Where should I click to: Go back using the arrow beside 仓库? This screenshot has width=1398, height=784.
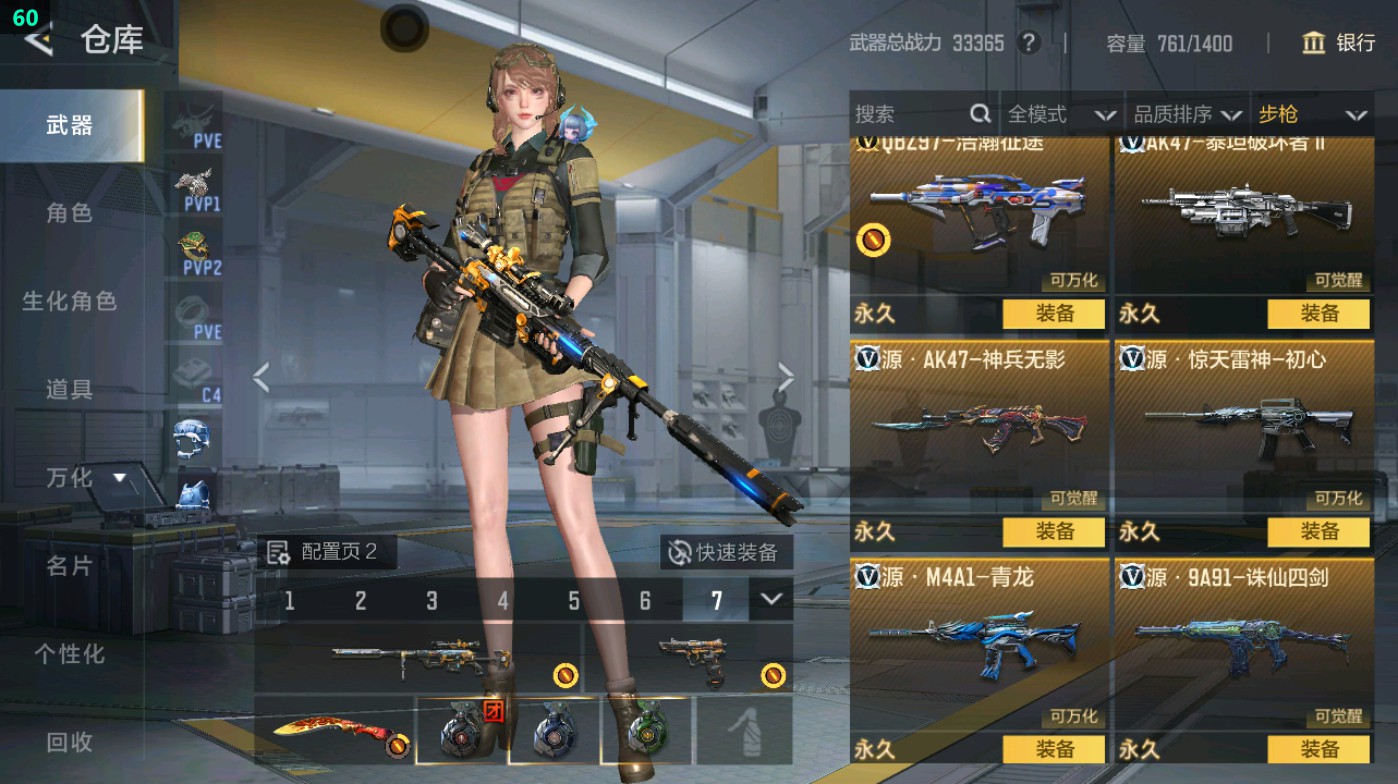(38, 40)
